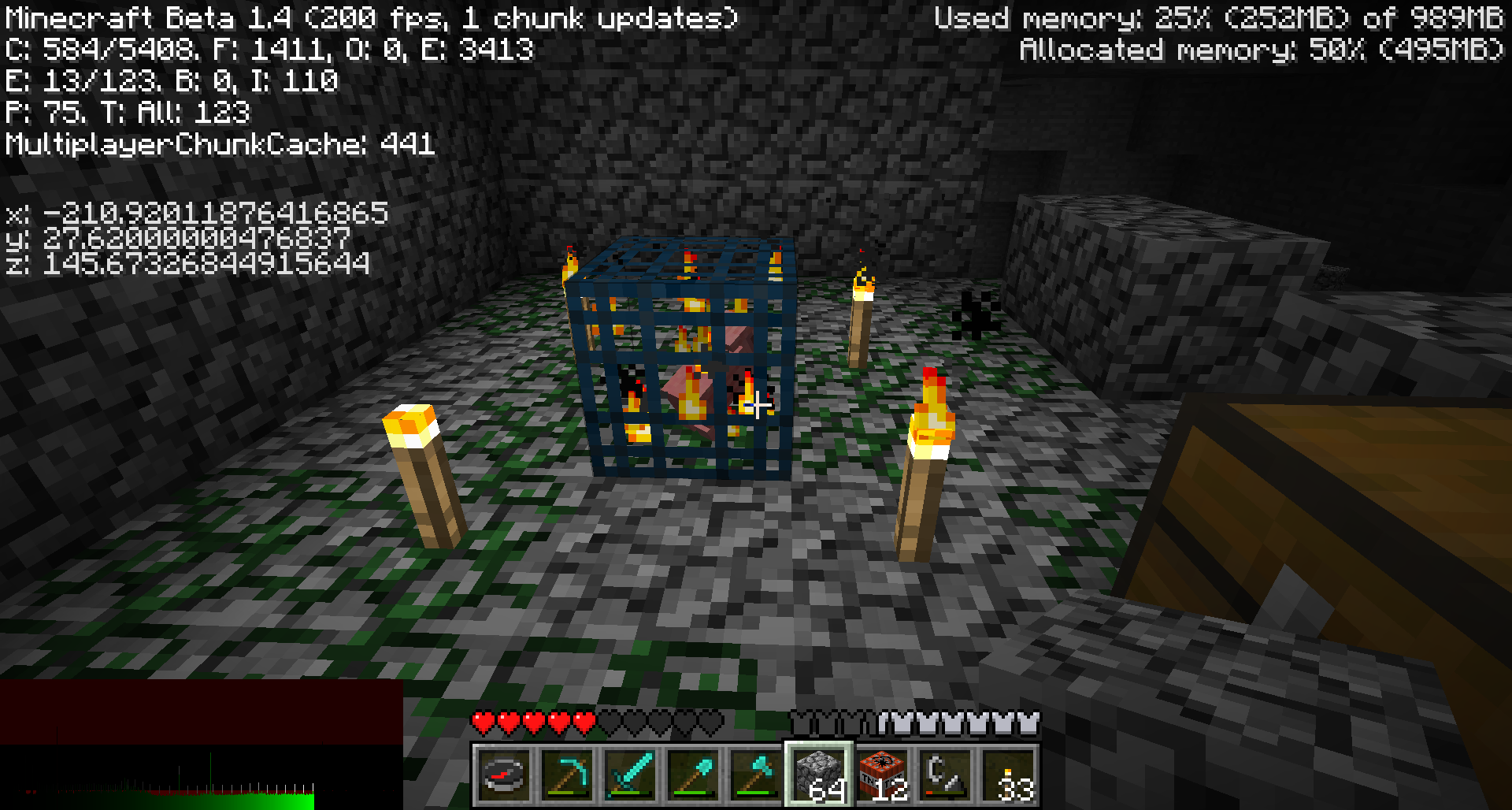The height and width of the screenshot is (810, 1512).
Task: Select the diamond axe slot
Action: [756, 775]
